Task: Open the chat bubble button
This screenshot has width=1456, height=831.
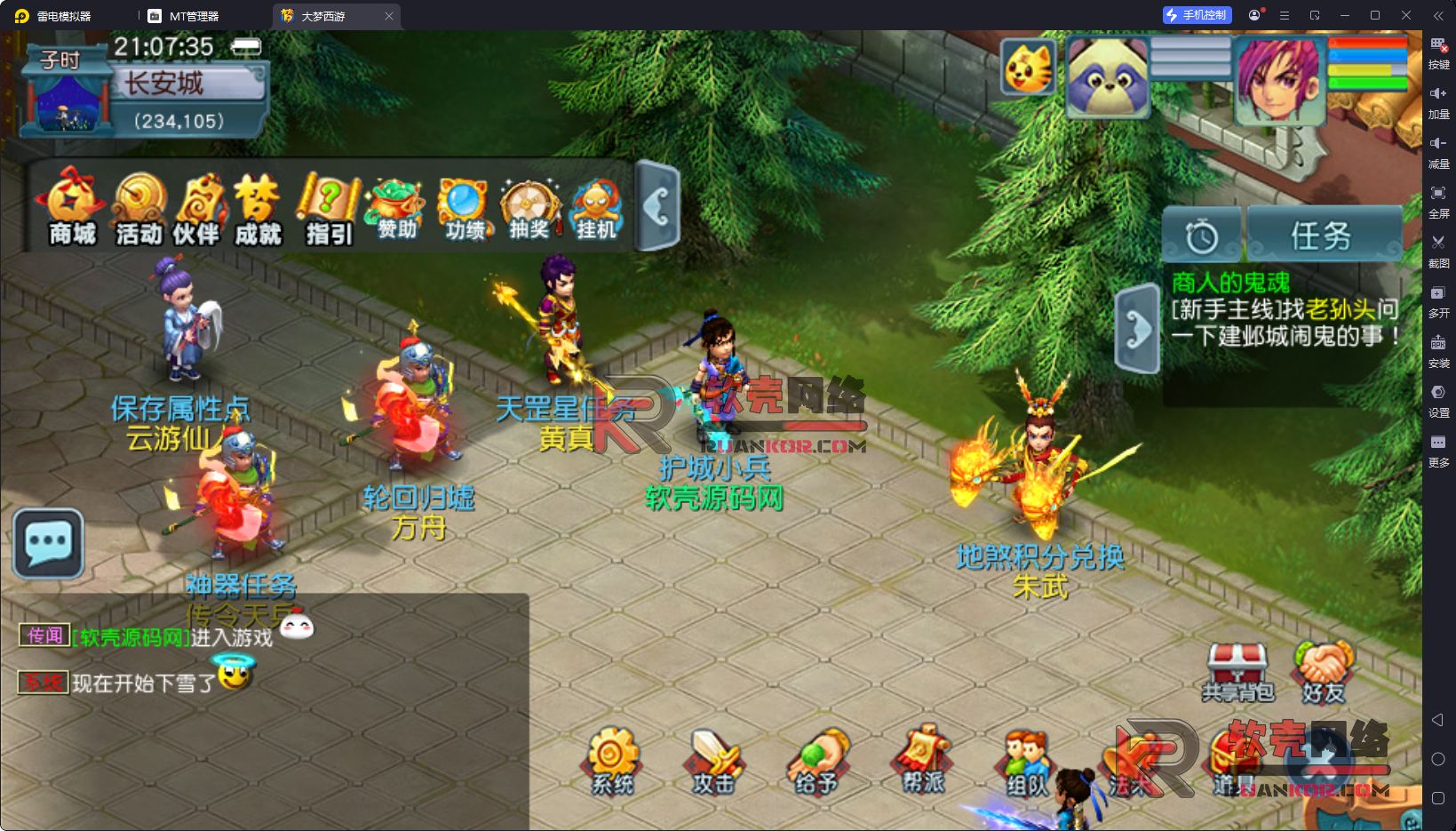Action: 49,543
